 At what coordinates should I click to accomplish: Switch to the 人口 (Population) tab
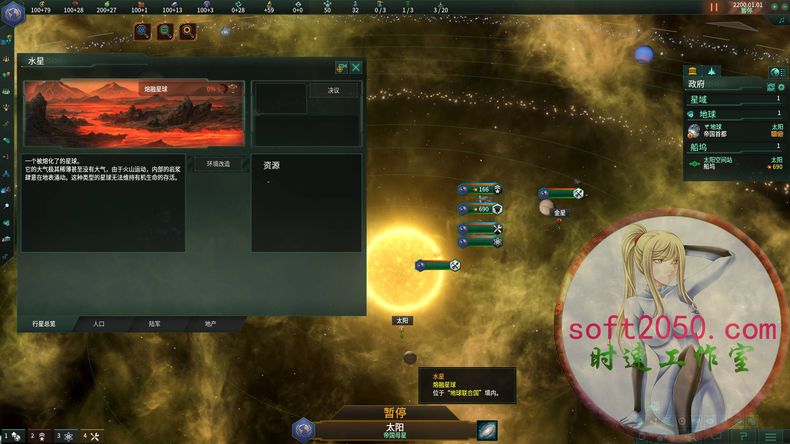[99, 324]
